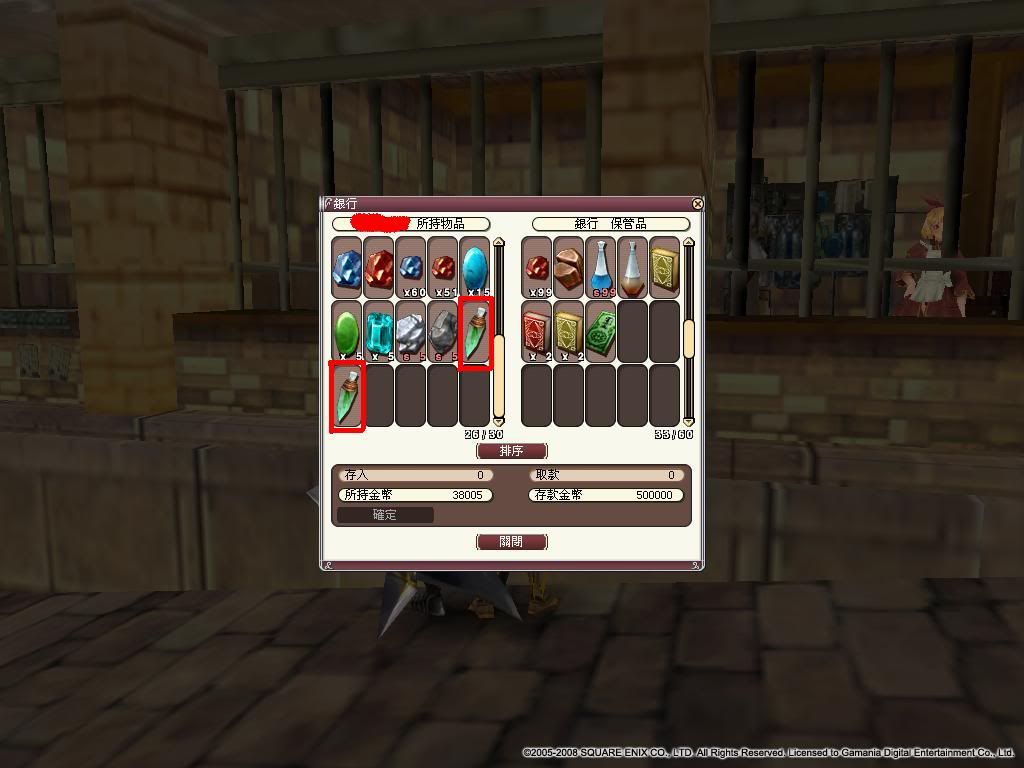1024x768 pixels.
Task: Select the small blue ore stack x60
Action: [x=411, y=267]
